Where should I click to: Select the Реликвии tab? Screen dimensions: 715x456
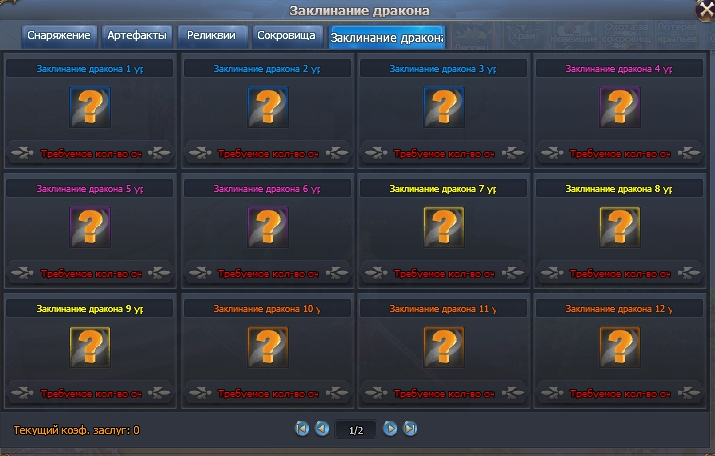coord(212,36)
